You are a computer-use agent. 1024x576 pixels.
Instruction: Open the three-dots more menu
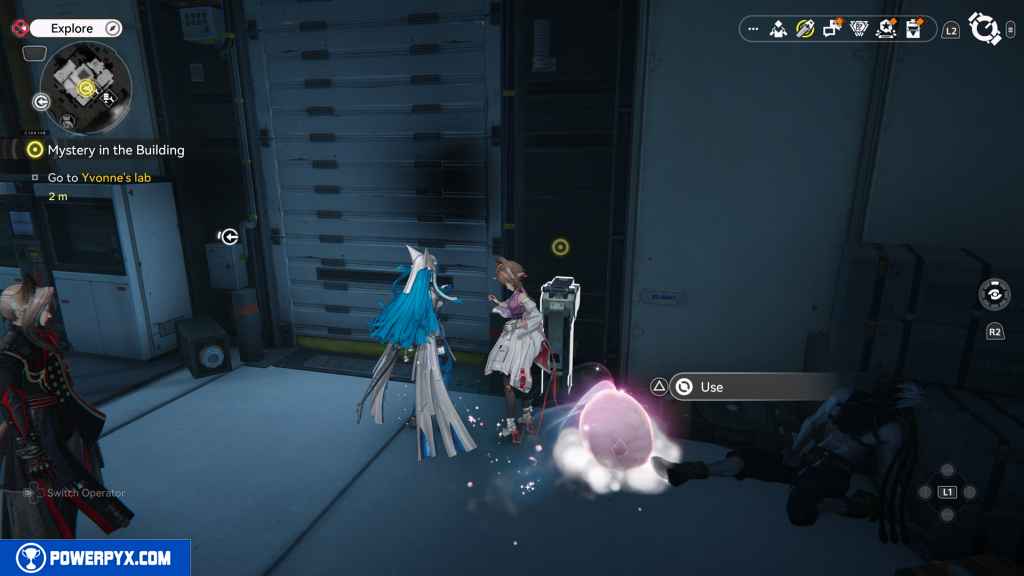(753, 30)
